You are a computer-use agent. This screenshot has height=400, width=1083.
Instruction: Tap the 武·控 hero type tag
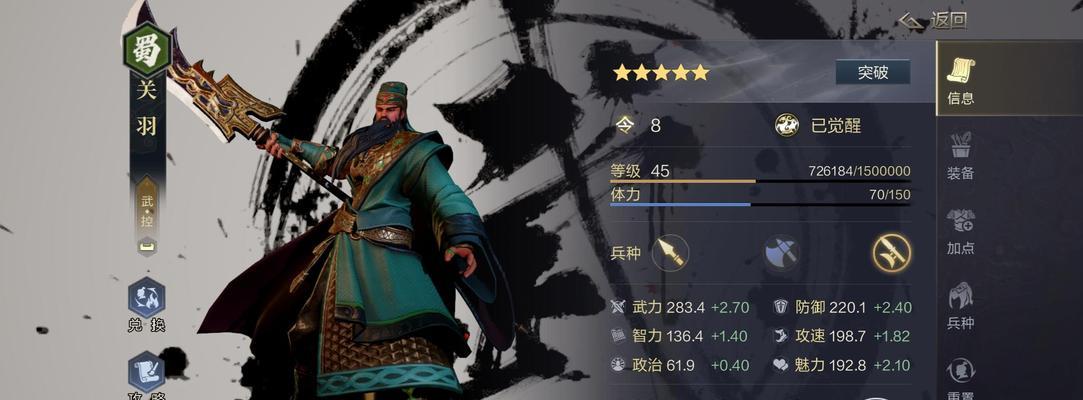click(146, 210)
